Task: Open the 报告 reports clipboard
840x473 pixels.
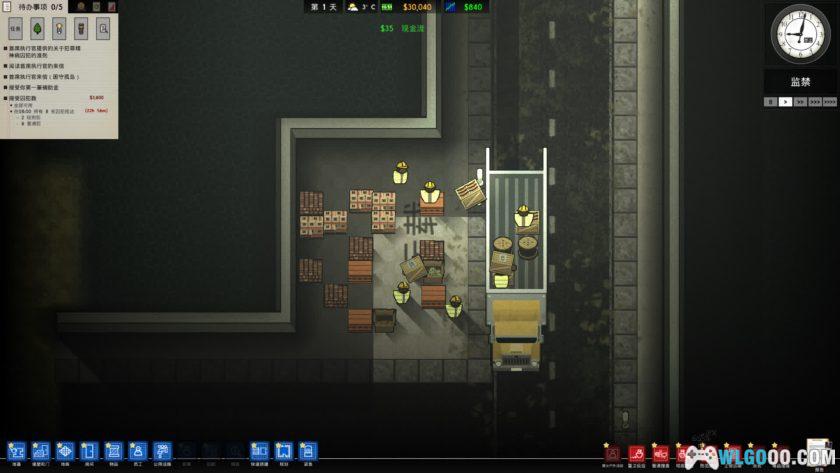Action: click(x=308, y=452)
